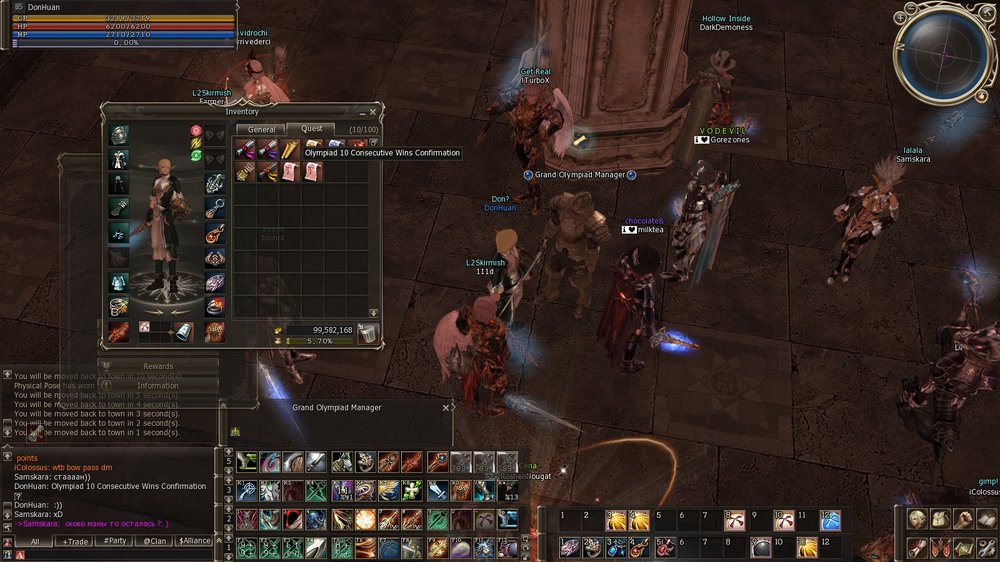
Task: Use the black bomb item in slot 9
Action: click(x=758, y=547)
